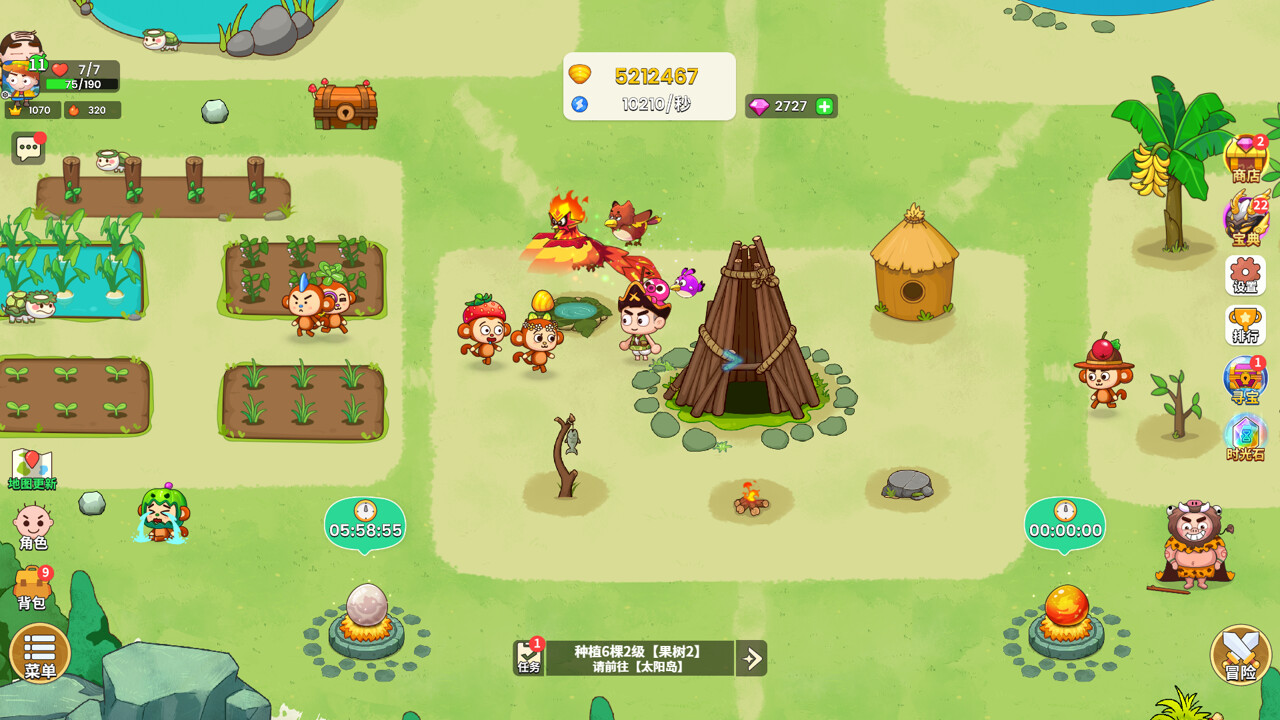Show the 排行 ranking trophy
The height and width of the screenshot is (720, 1280).
(x=1245, y=326)
